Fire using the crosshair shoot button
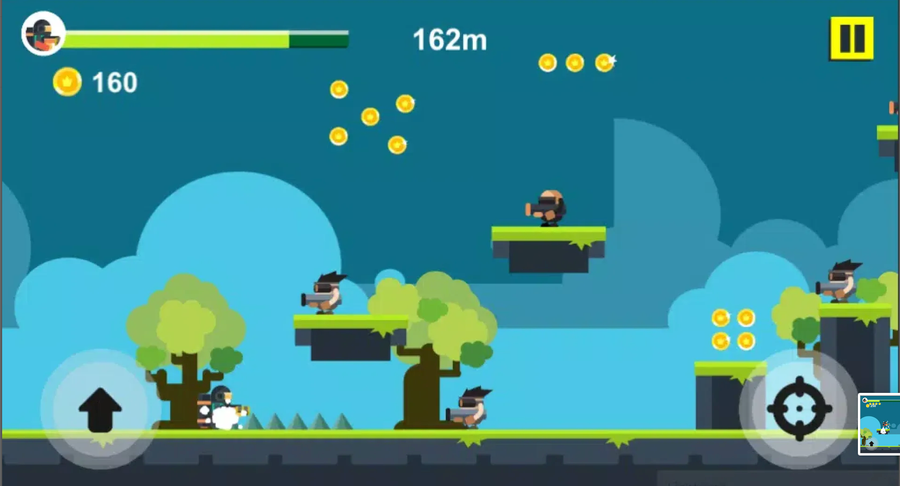Image resolution: width=900 pixels, height=486 pixels. click(799, 409)
